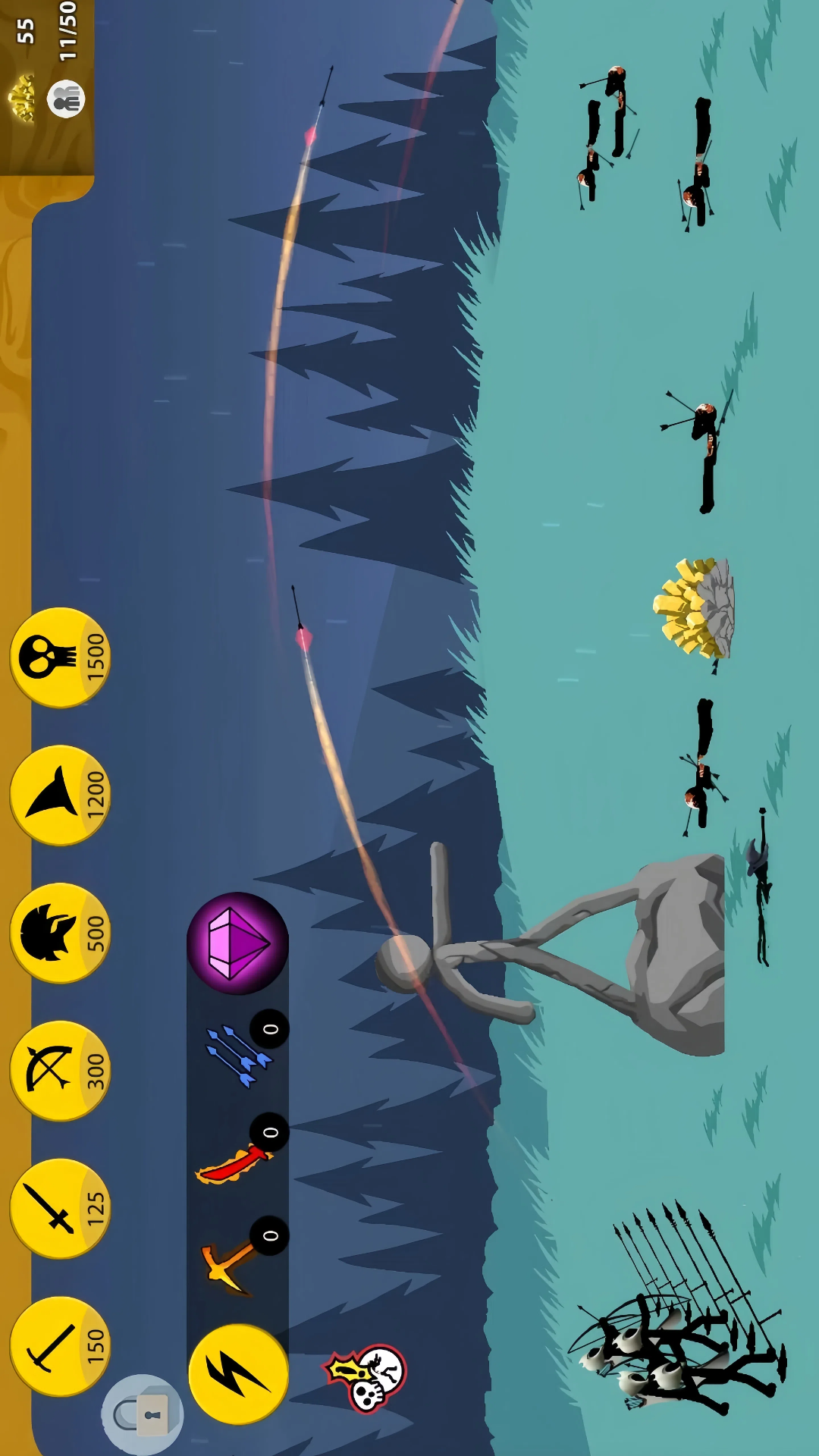The height and width of the screenshot is (1456, 819).
Task: Recruit an Archidon bow unit for 300
Action: 59,1070
